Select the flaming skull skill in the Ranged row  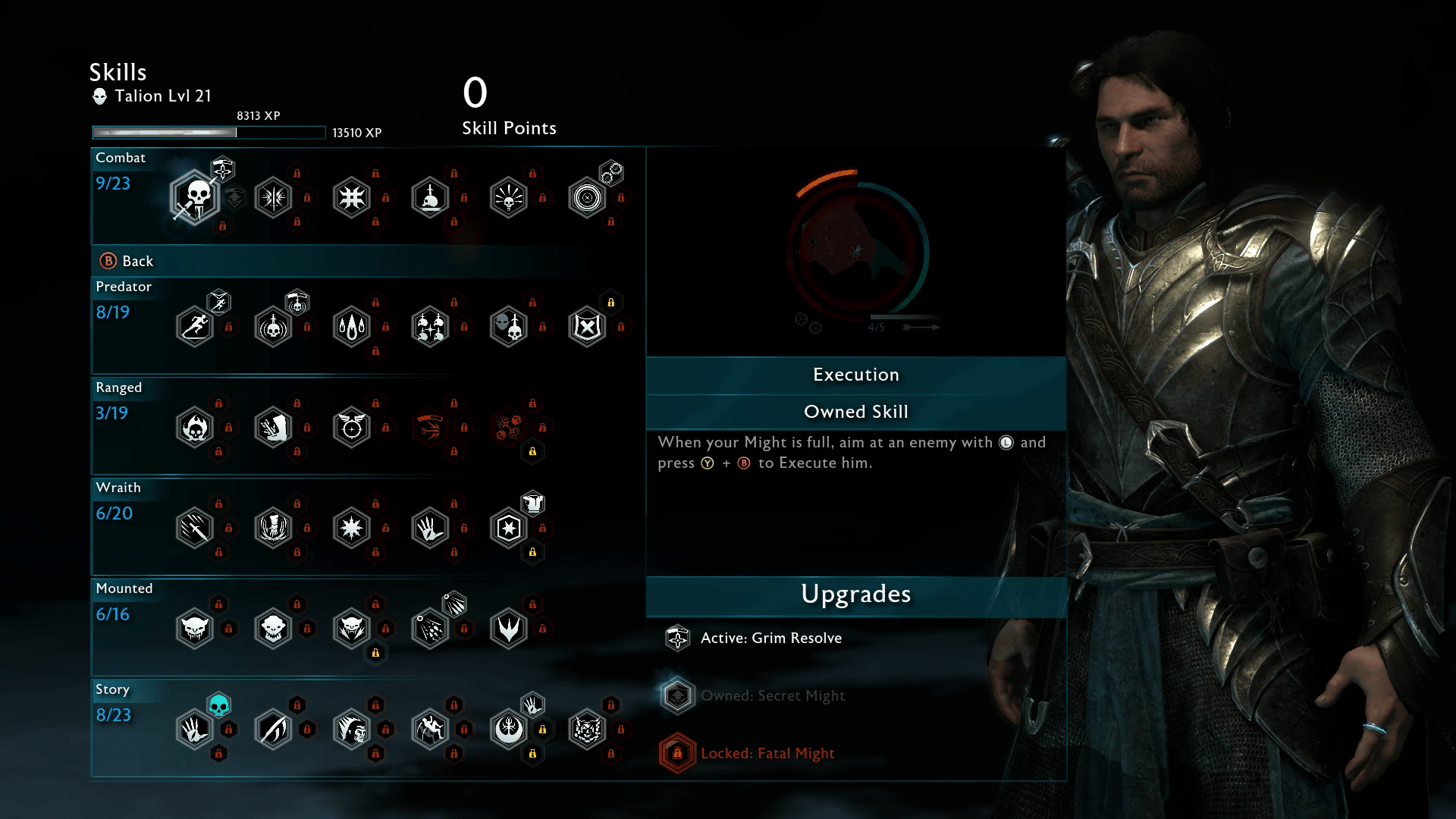coord(196,427)
